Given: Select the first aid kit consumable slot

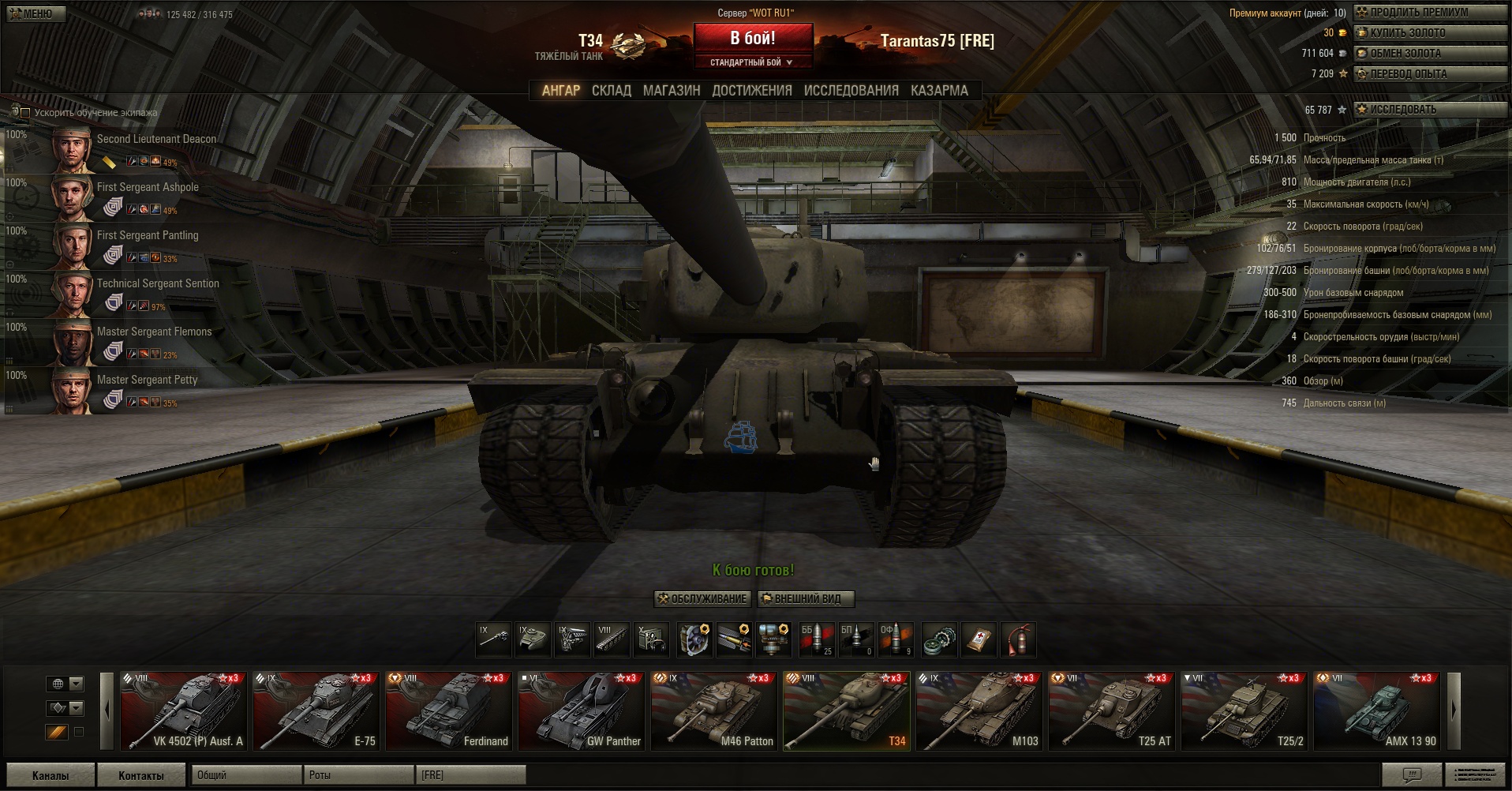Looking at the screenshot, I should tap(979, 639).
